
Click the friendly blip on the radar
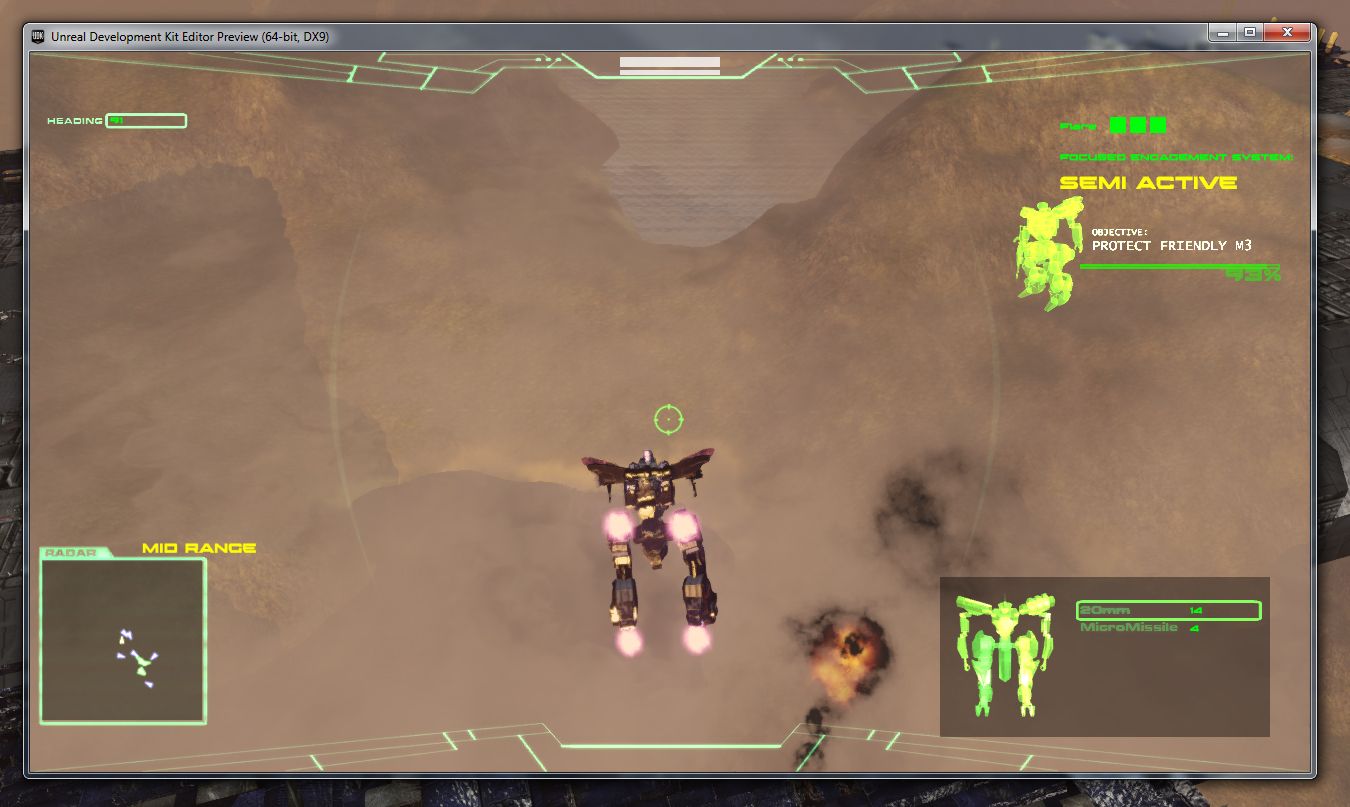click(143, 660)
